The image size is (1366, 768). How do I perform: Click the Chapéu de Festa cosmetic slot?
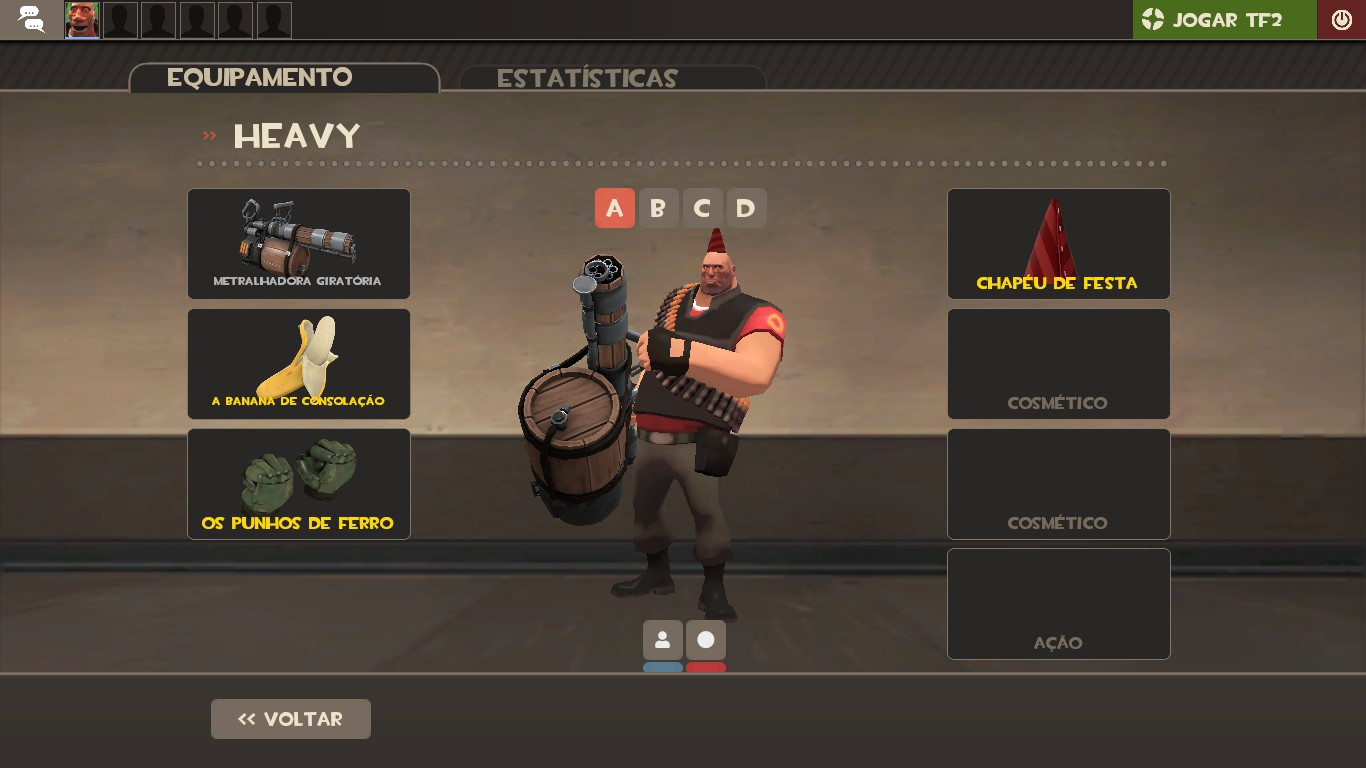(1058, 243)
